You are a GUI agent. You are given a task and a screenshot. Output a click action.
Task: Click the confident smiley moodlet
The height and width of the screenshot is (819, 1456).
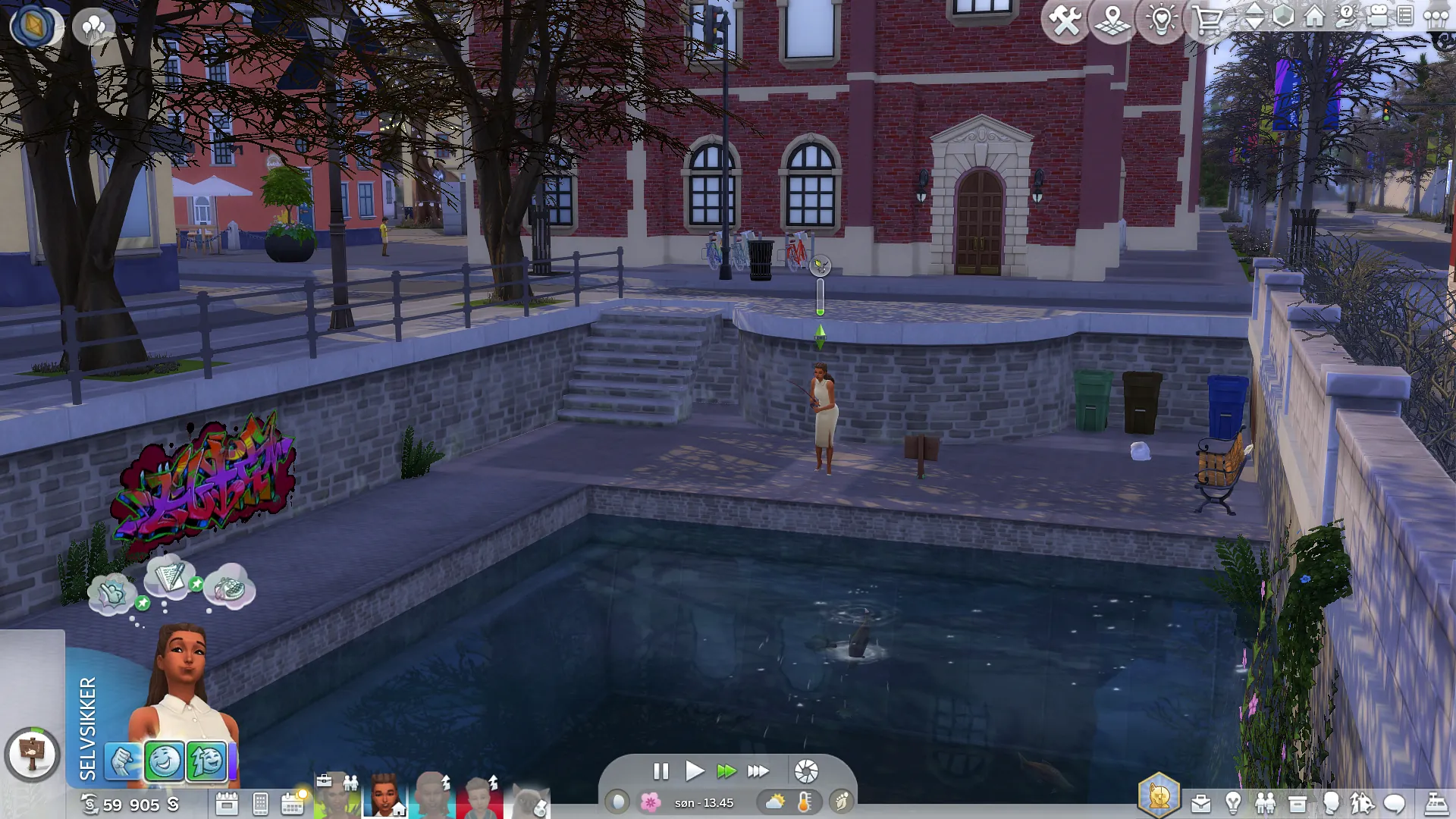[x=164, y=761]
